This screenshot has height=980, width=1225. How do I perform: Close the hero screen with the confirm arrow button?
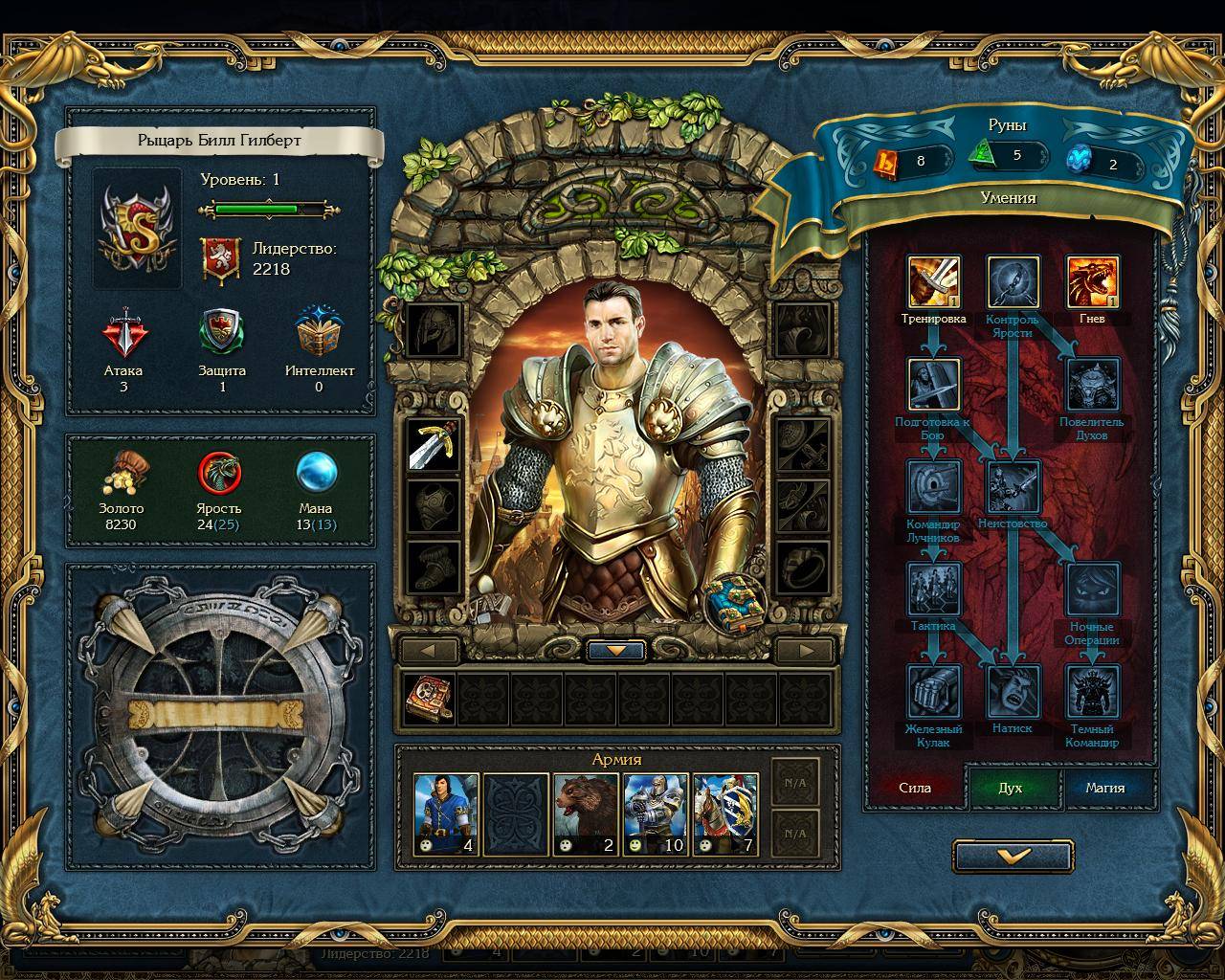click(x=1013, y=857)
